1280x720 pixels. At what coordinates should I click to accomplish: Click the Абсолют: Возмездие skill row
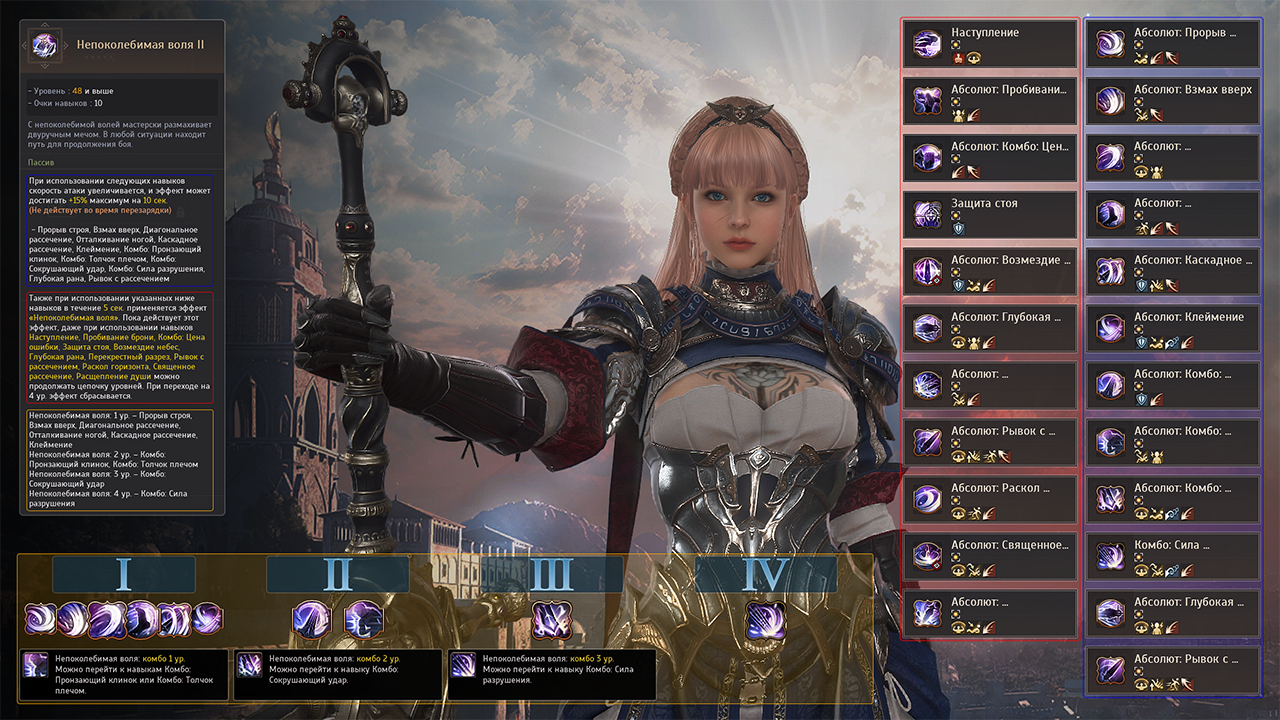pyautogui.click(x=990, y=272)
